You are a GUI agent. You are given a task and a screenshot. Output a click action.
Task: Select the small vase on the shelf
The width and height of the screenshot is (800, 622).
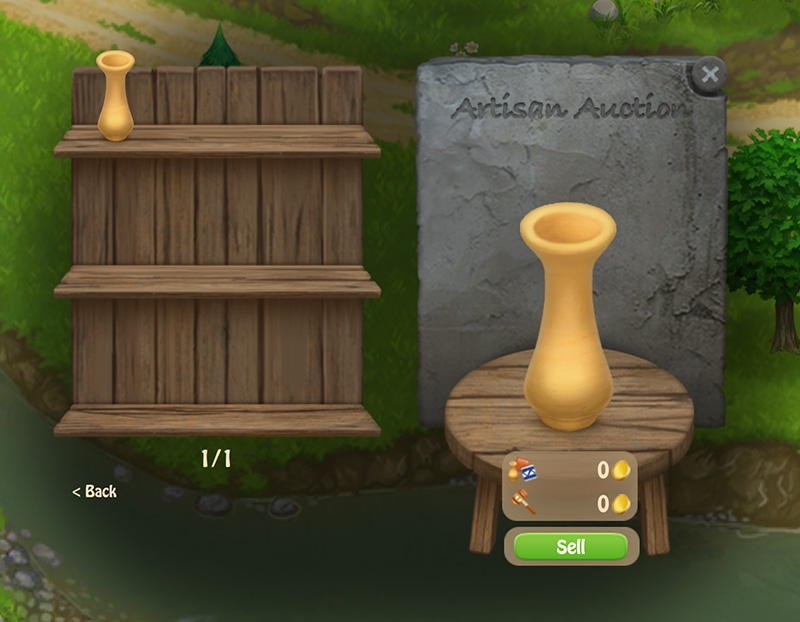115,95
